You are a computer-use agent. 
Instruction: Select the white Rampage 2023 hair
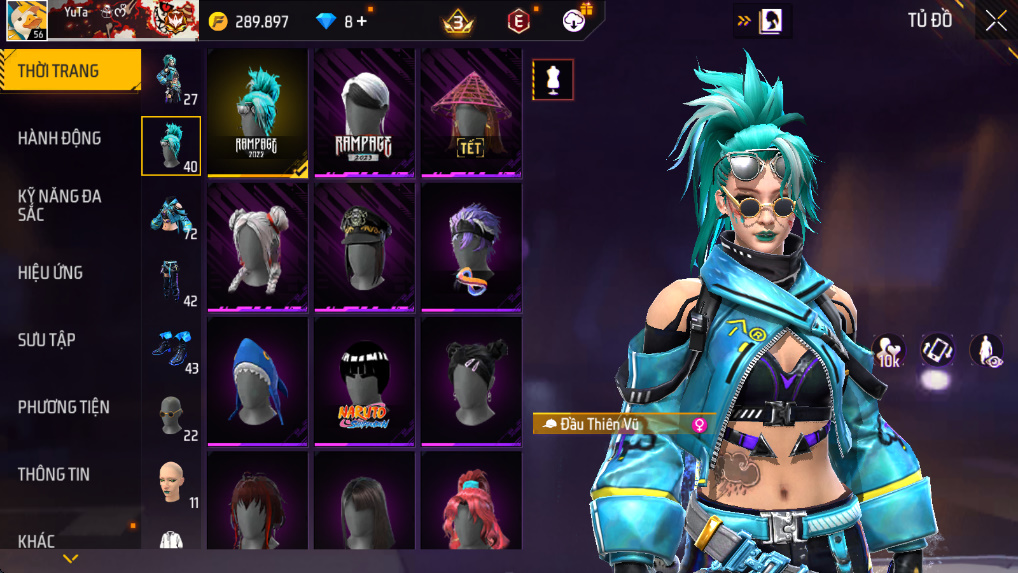364,112
